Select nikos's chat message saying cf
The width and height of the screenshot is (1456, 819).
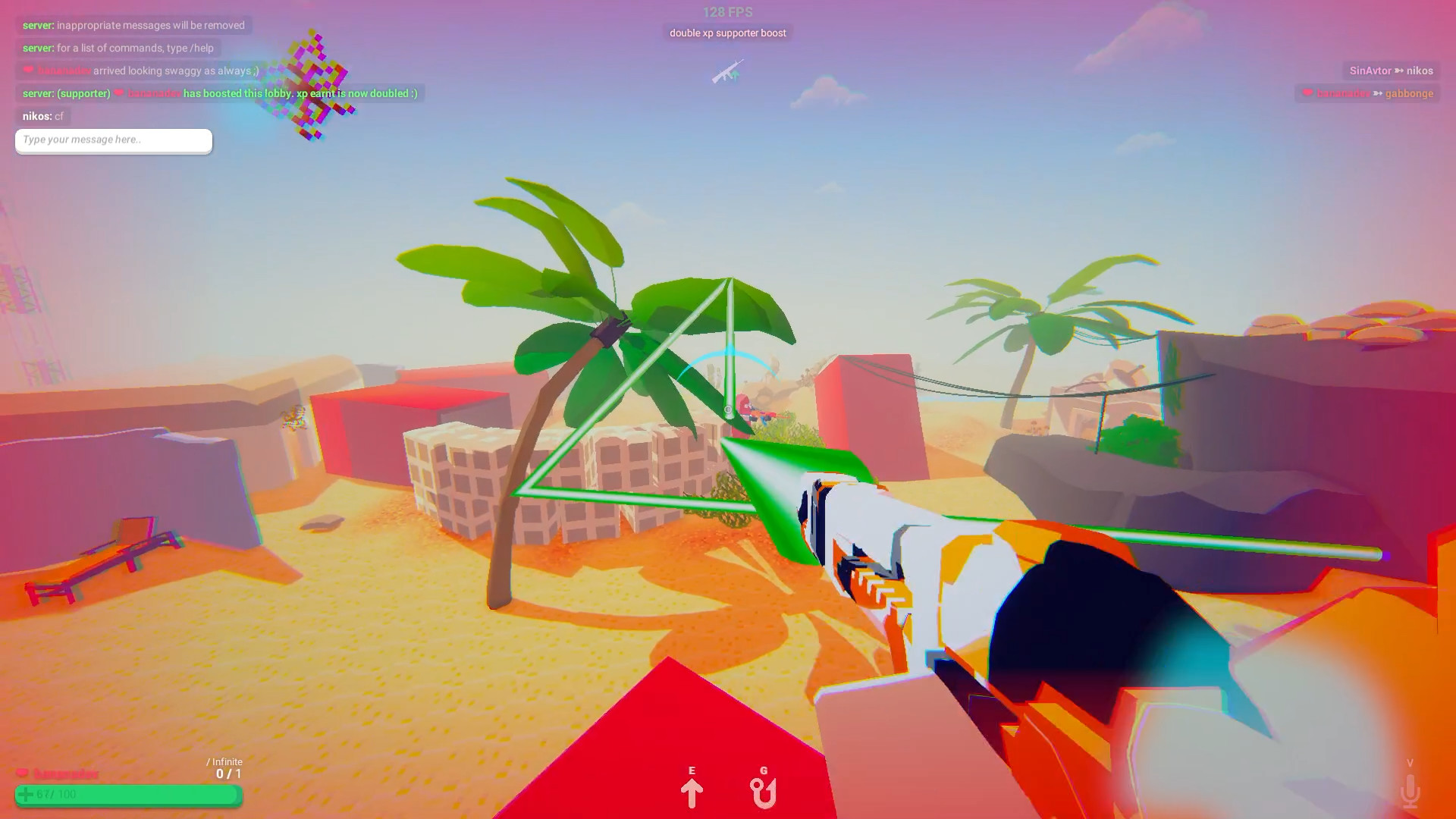click(x=43, y=116)
